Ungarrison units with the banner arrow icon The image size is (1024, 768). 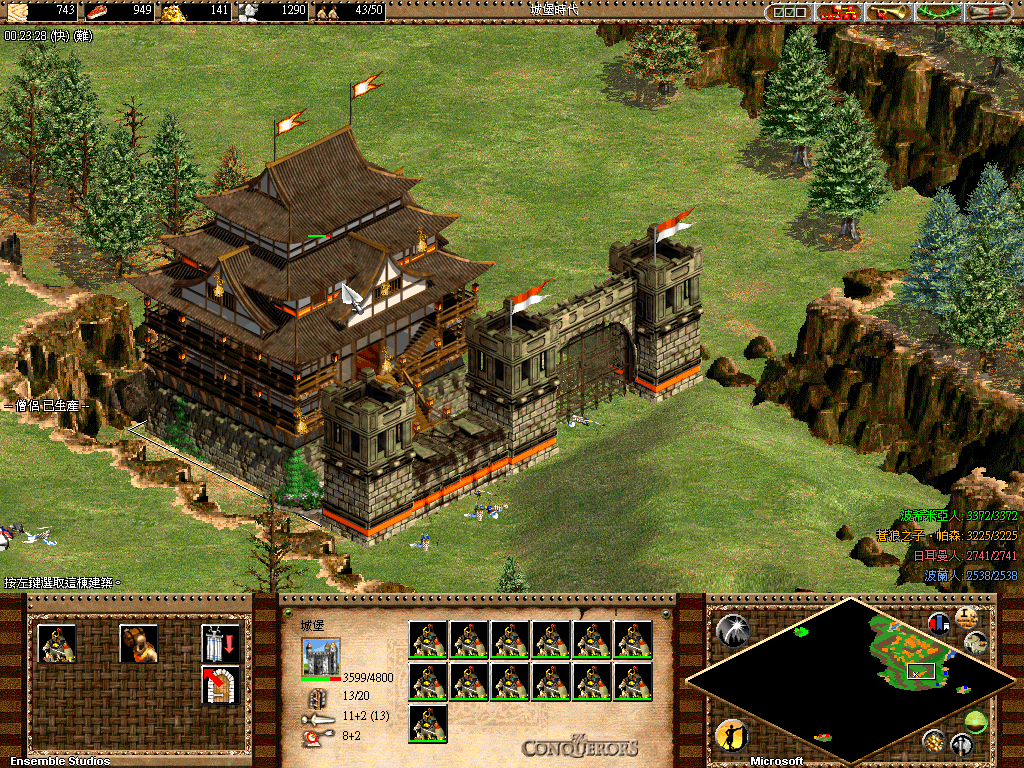click(x=220, y=644)
